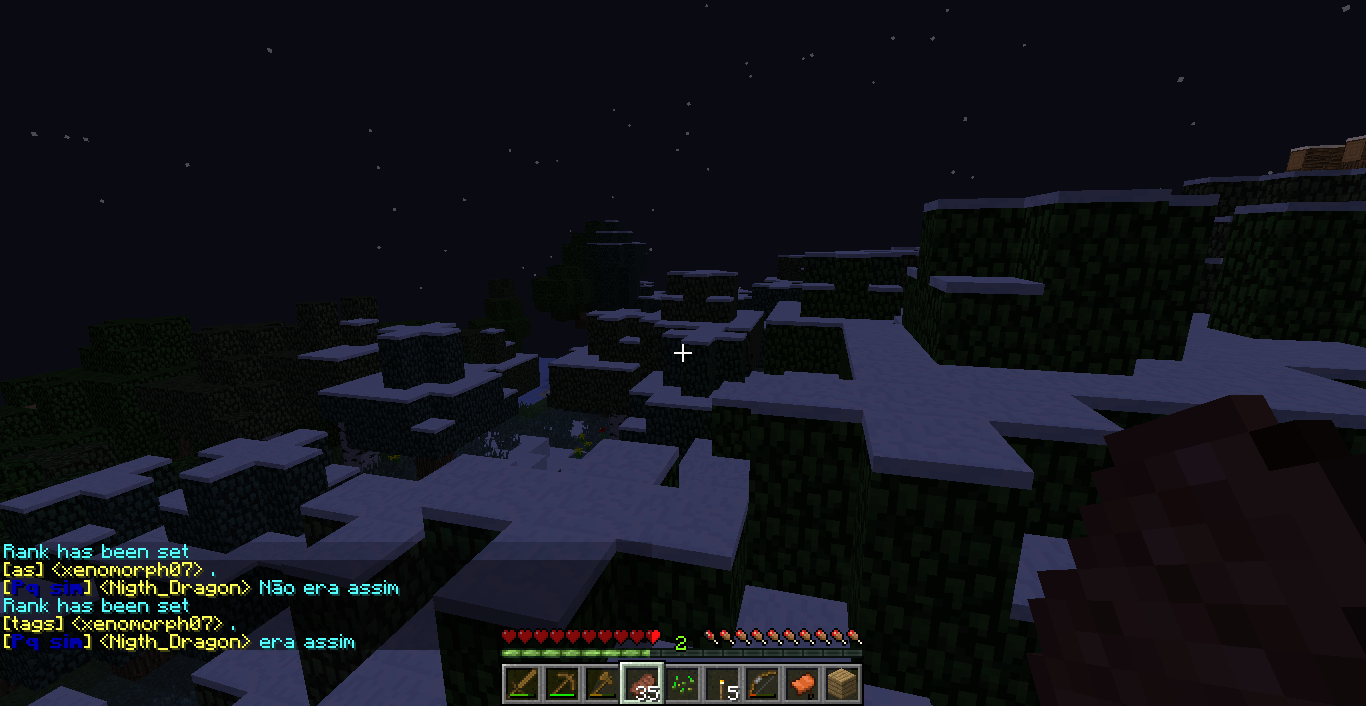Equip the bow from the hotbar
The width and height of the screenshot is (1366, 706).
(x=762, y=684)
